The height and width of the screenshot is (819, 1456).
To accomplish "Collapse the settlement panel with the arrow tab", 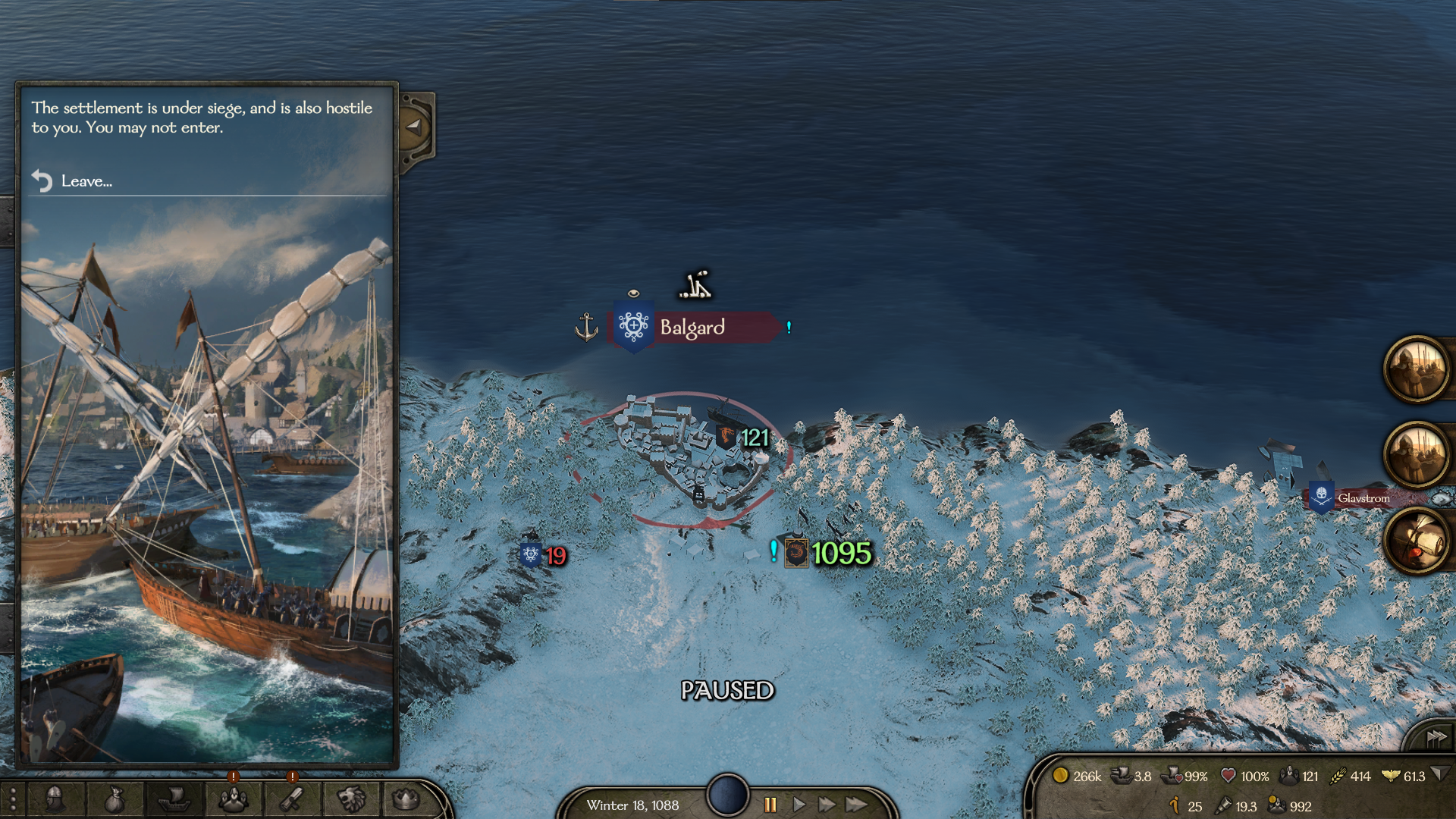I will tap(414, 127).
